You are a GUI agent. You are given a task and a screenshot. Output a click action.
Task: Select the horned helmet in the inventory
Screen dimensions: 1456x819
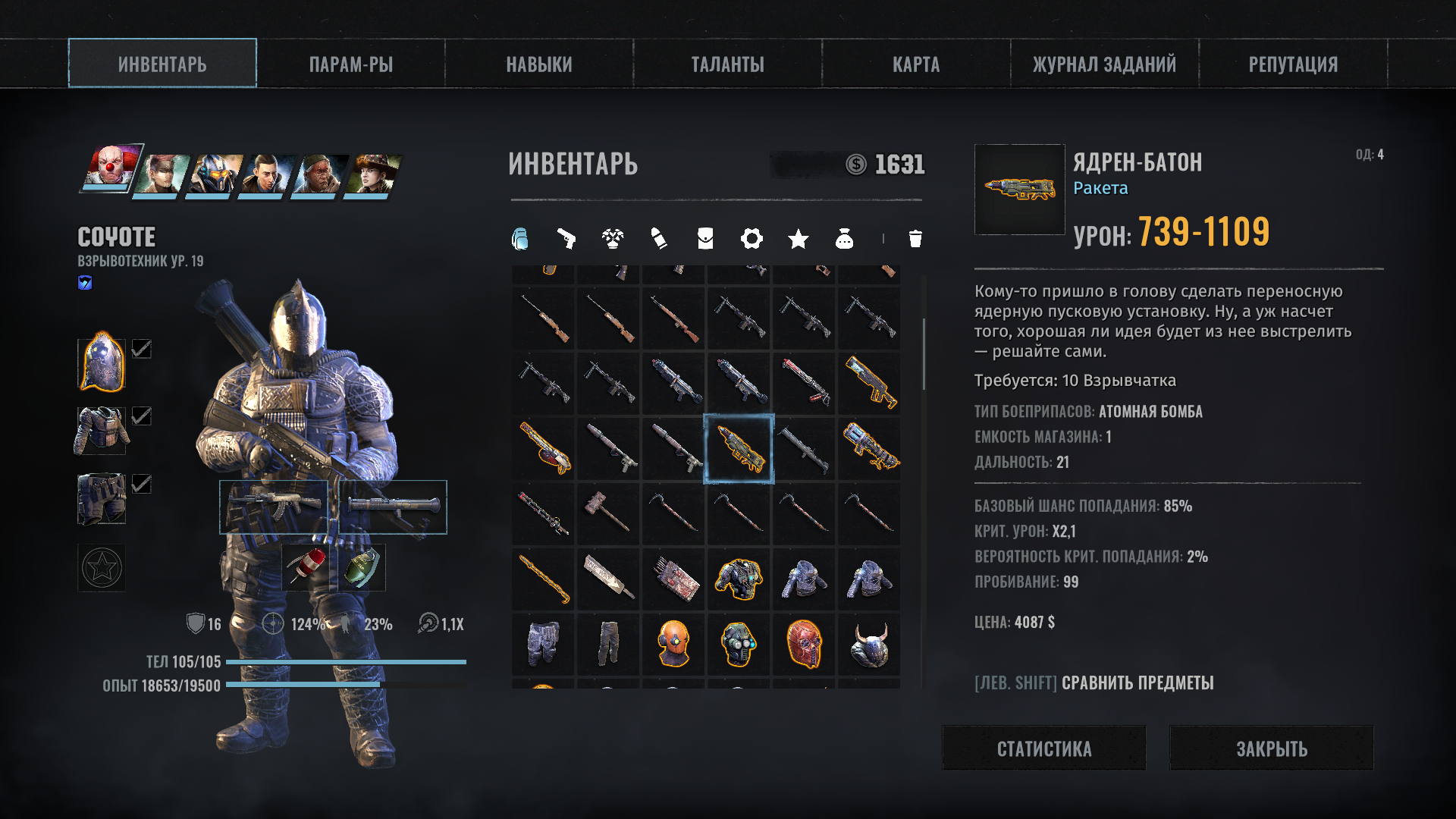click(870, 644)
